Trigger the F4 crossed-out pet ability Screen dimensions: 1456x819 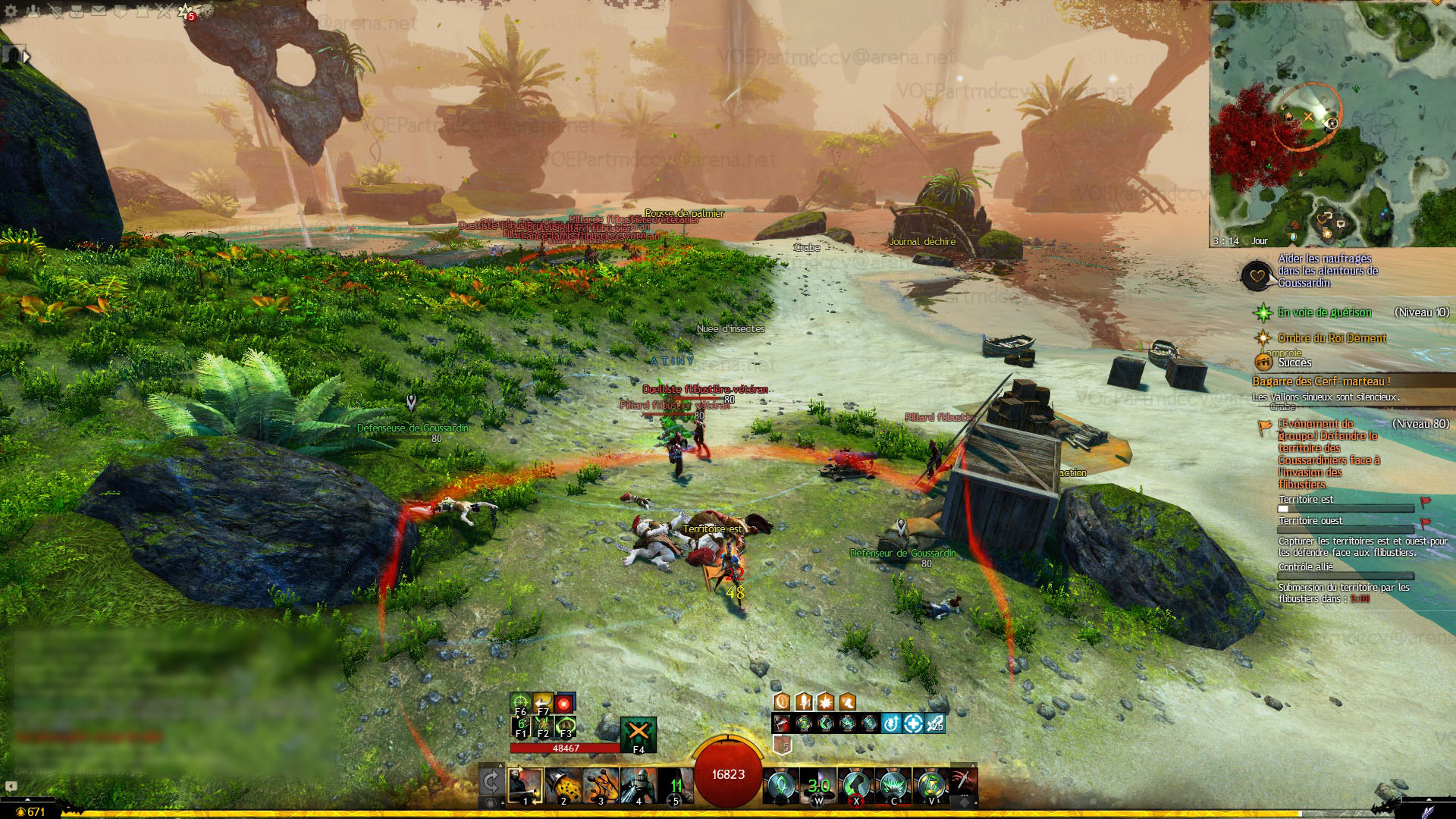pyautogui.click(x=639, y=733)
